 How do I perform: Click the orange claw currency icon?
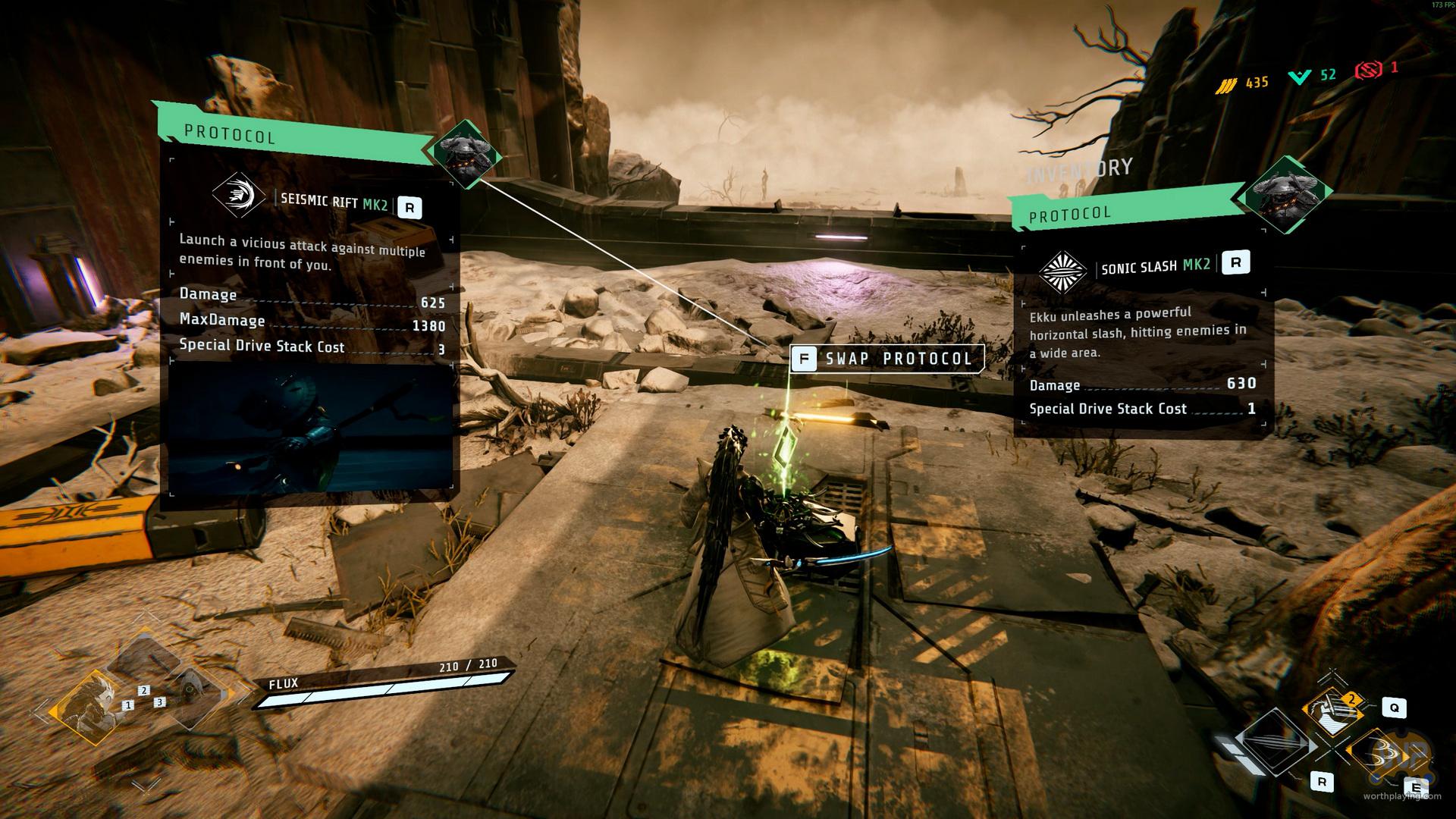pyautogui.click(x=1225, y=85)
